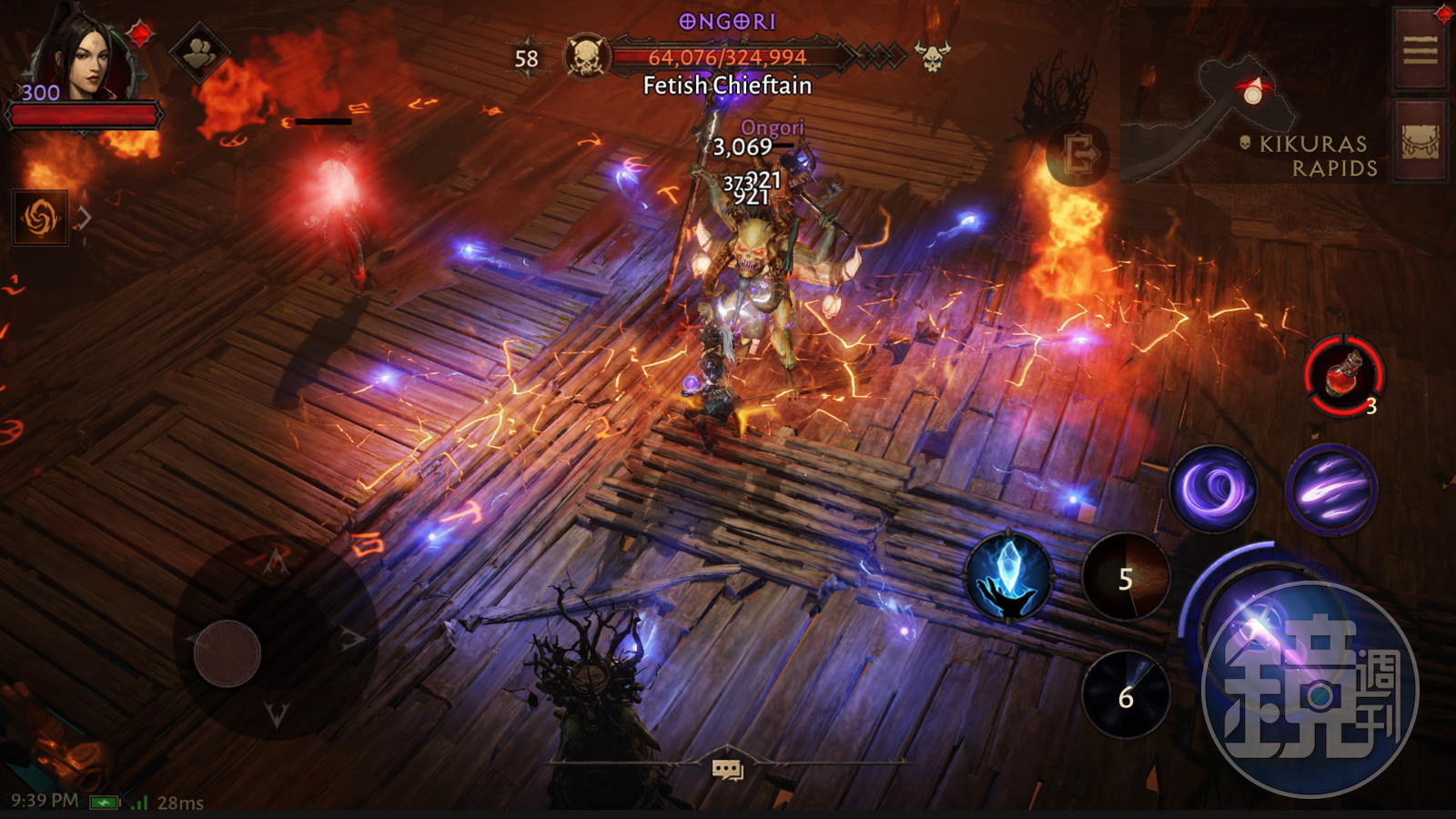Tap the skill on 6 cooldown

[x=1126, y=696]
